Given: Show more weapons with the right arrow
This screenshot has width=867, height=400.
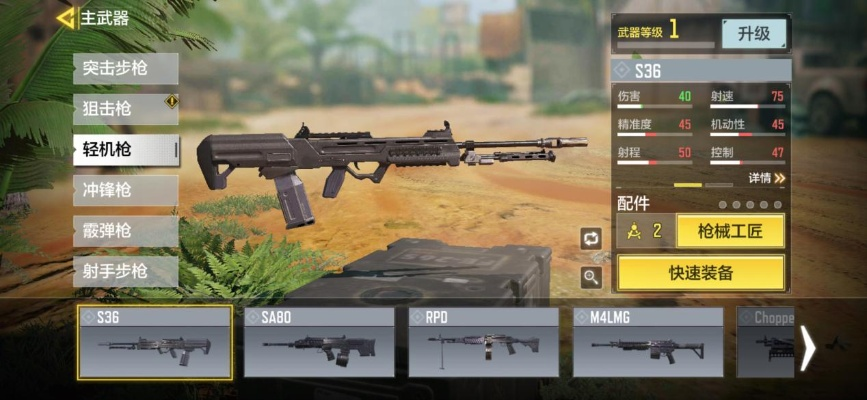Looking at the screenshot, I should pyautogui.click(x=808, y=347).
